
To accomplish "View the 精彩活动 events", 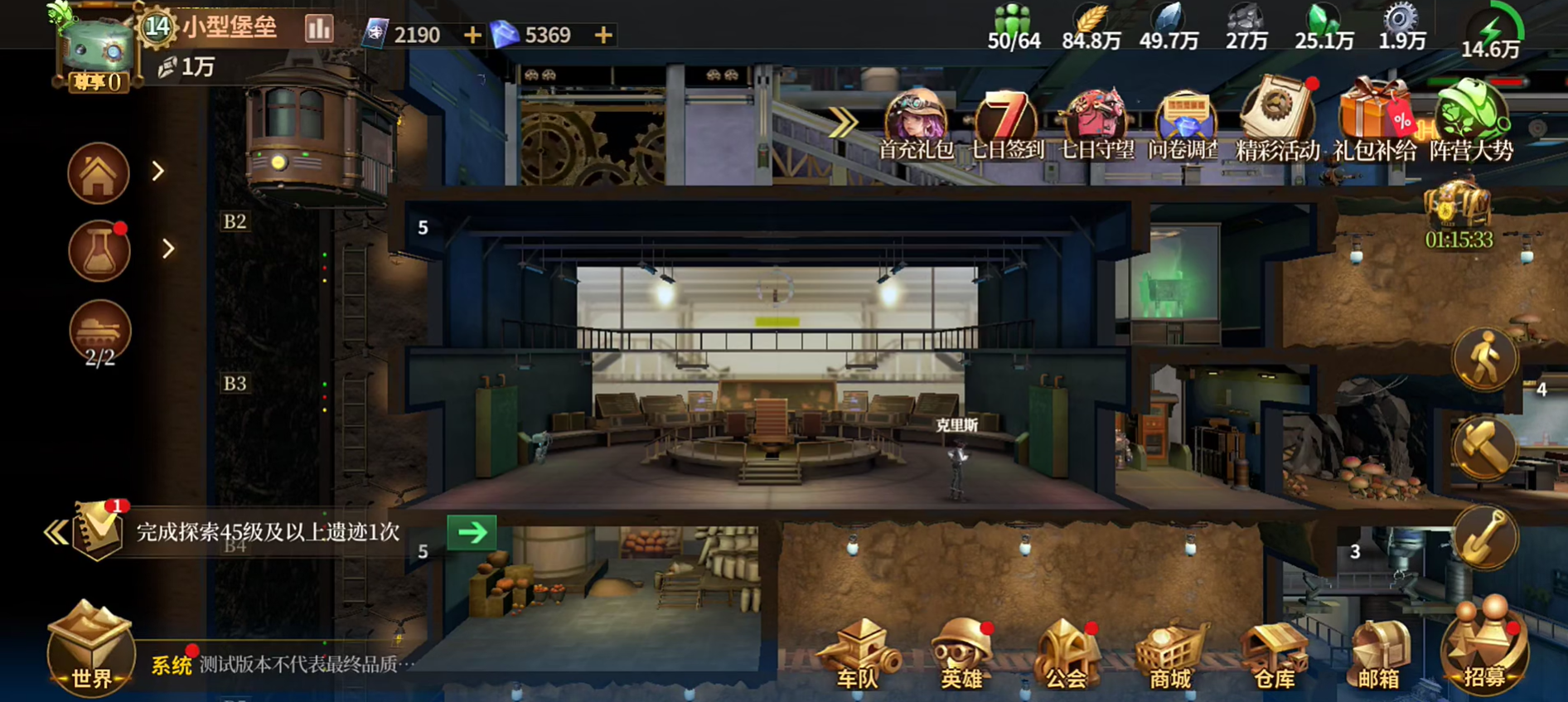I will pos(1277,124).
